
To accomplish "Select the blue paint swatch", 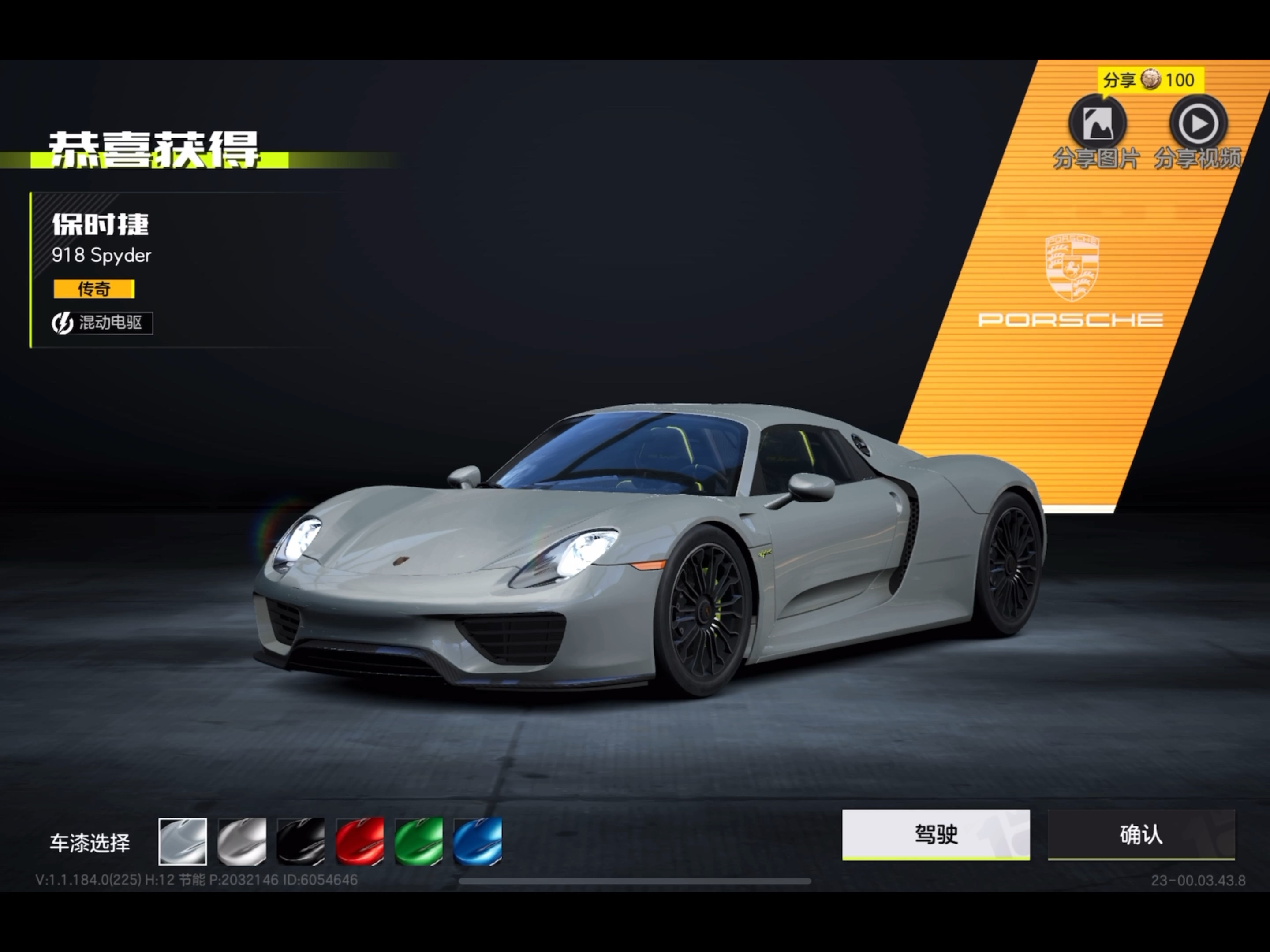I will click(478, 841).
